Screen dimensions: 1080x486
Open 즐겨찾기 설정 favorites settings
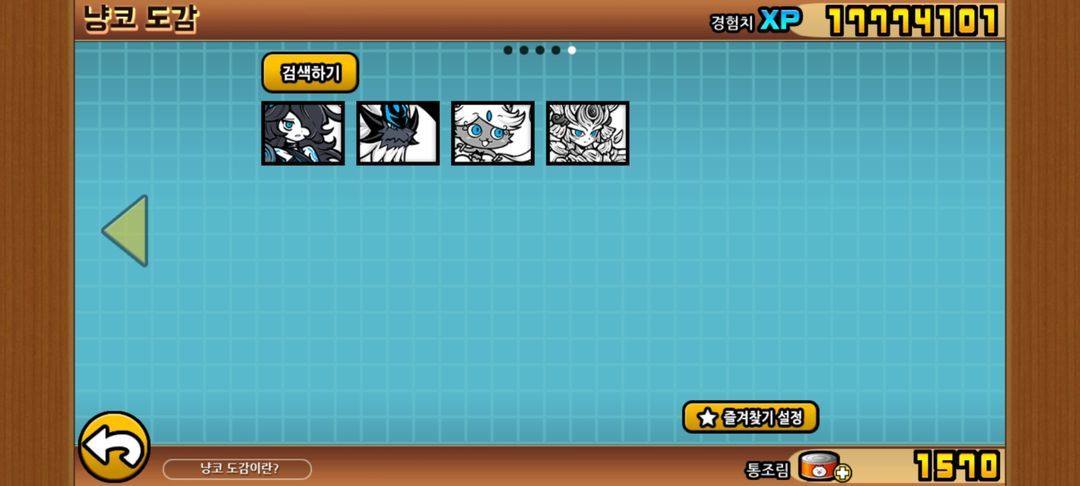pos(750,417)
